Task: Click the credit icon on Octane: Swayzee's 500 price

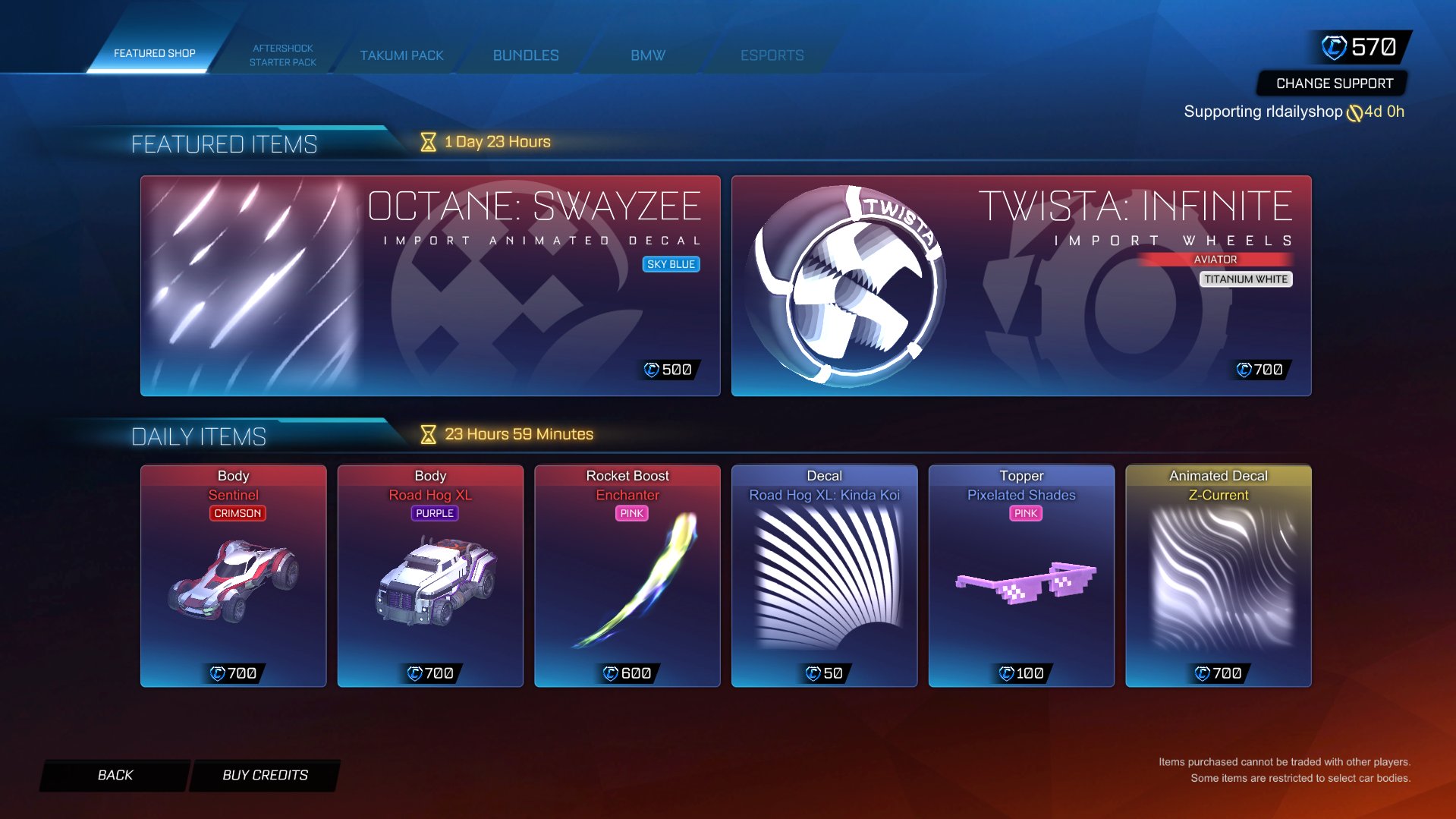Action: pos(653,370)
